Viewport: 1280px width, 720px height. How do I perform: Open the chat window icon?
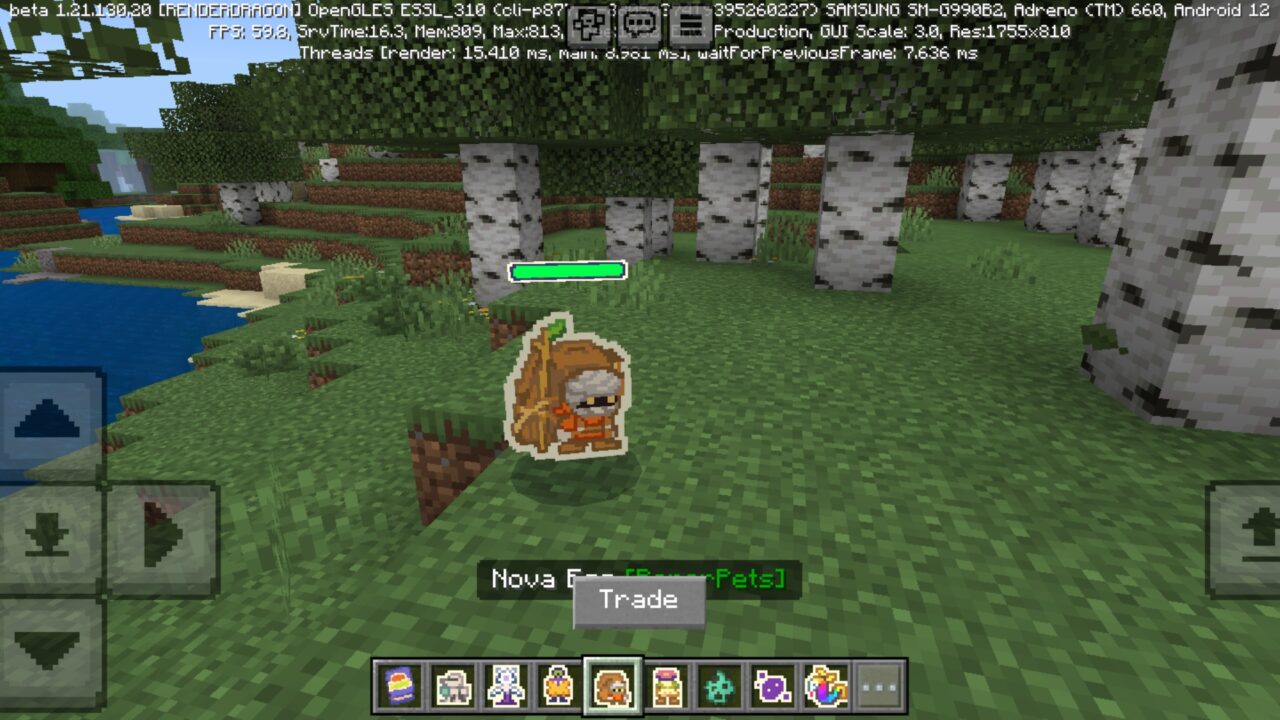coord(637,22)
